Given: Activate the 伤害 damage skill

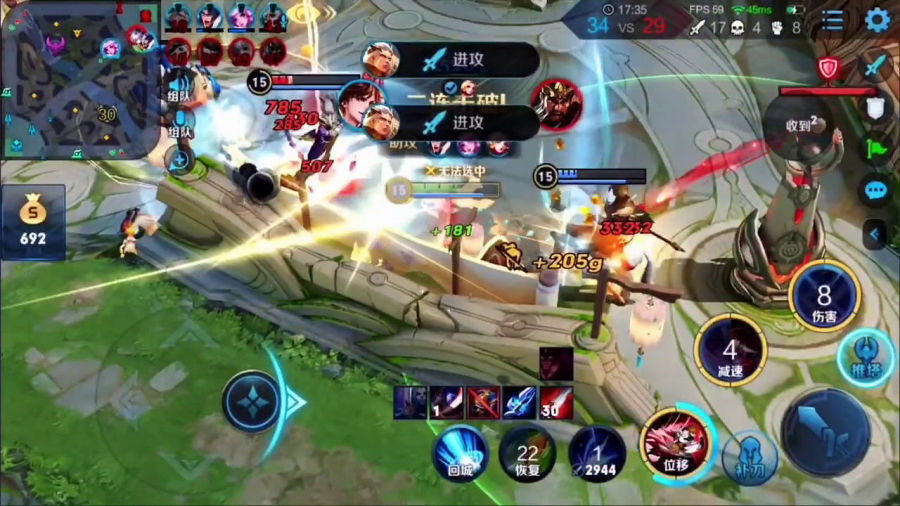Looking at the screenshot, I should click(824, 296).
